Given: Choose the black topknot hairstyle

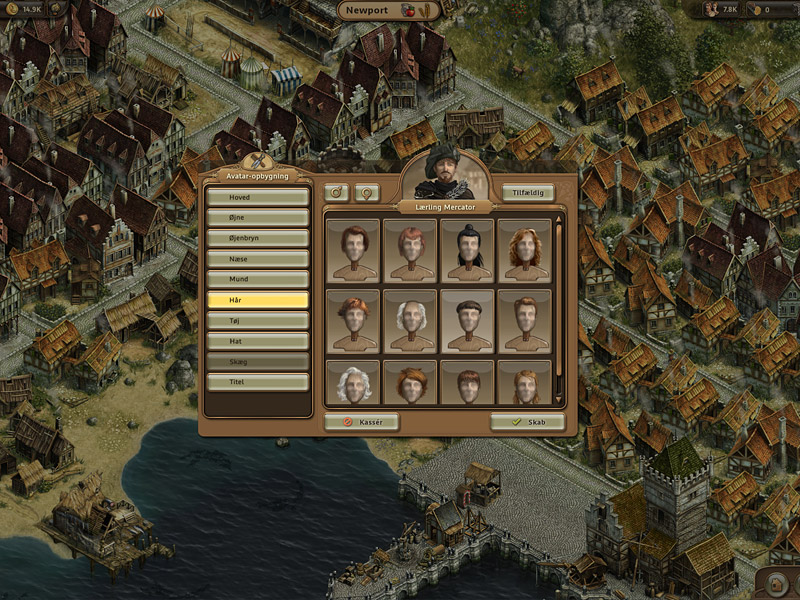Looking at the screenshot, I should (467, 251).
